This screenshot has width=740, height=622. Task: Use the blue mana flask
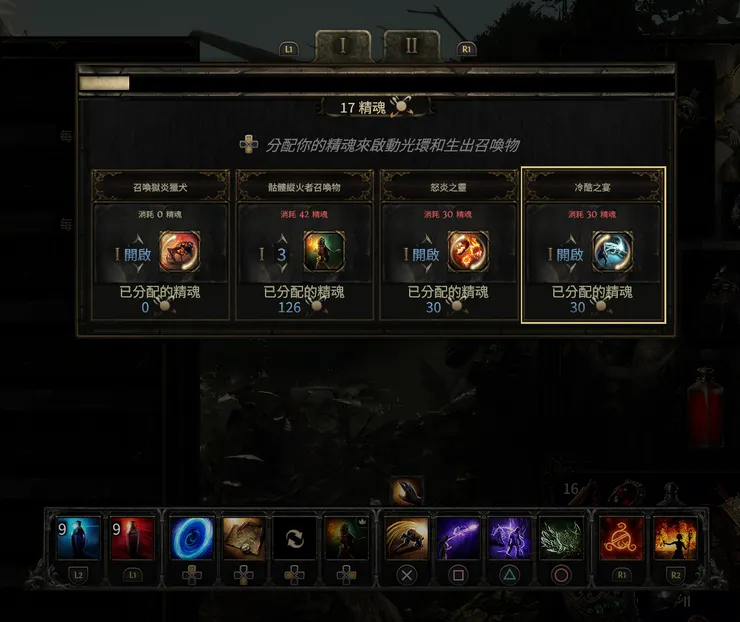[78, 539]
